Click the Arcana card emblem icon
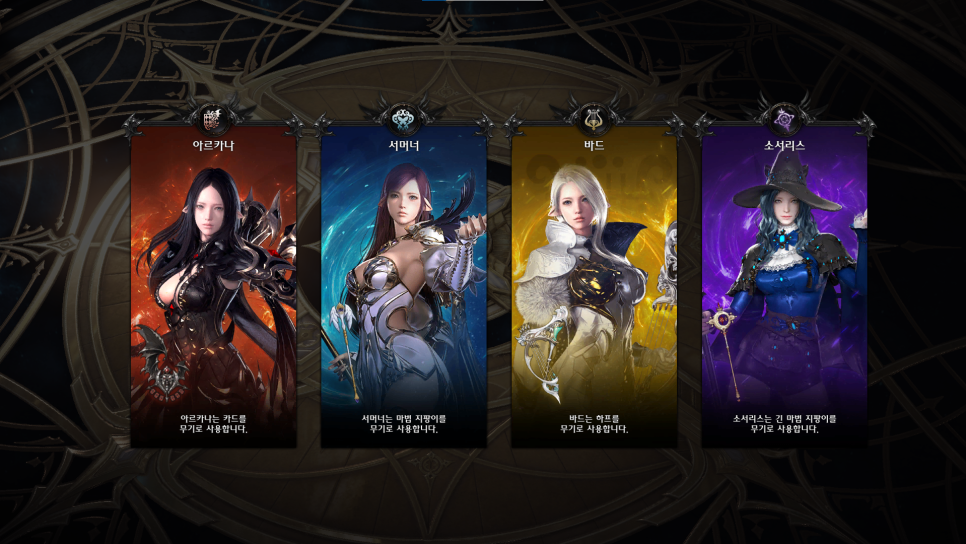The width and height of the screenshot is (966, 544). (x=213, y=120)
